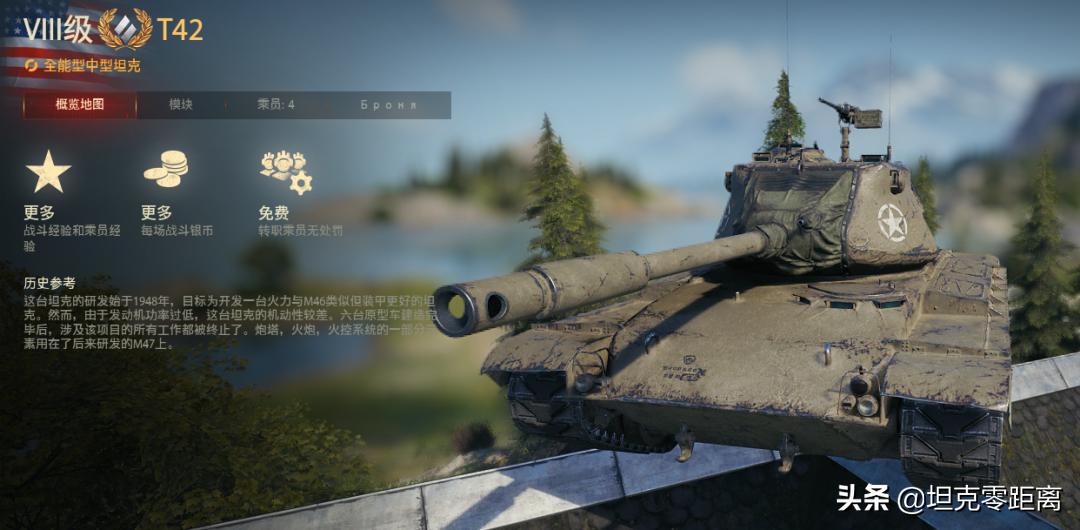Switch to the 概览地图 tab
The height and width of the screenshot is (530, 1080).
80,105
